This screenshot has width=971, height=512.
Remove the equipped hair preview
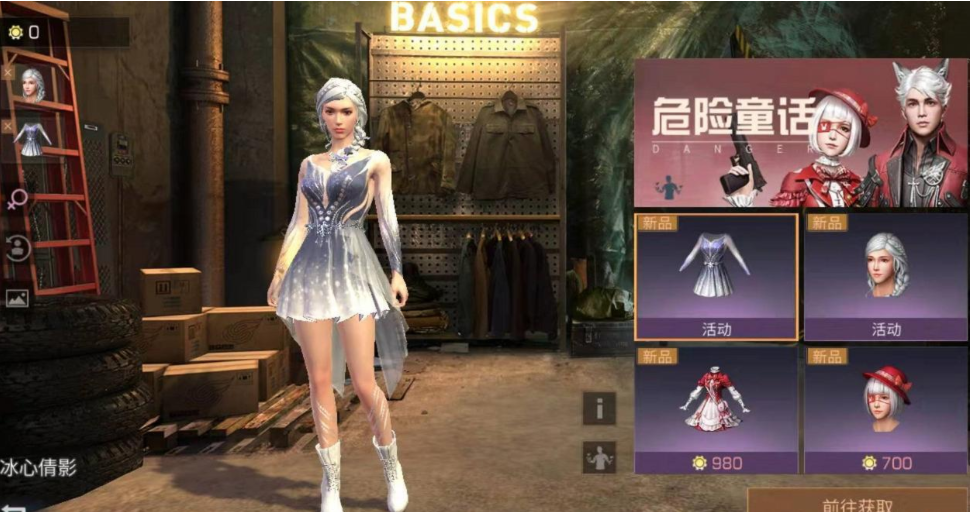8,73
